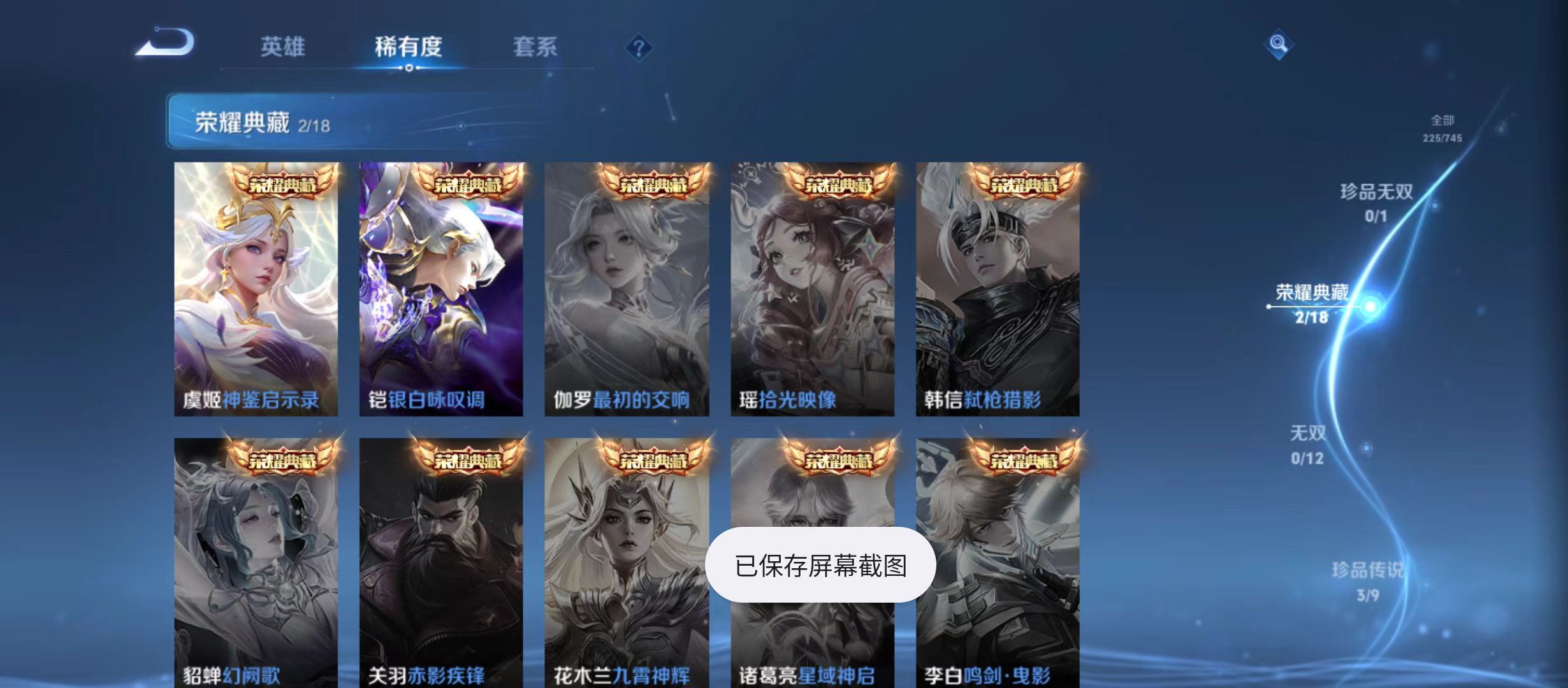Switch to the 套系 tab

coord(537,47)
